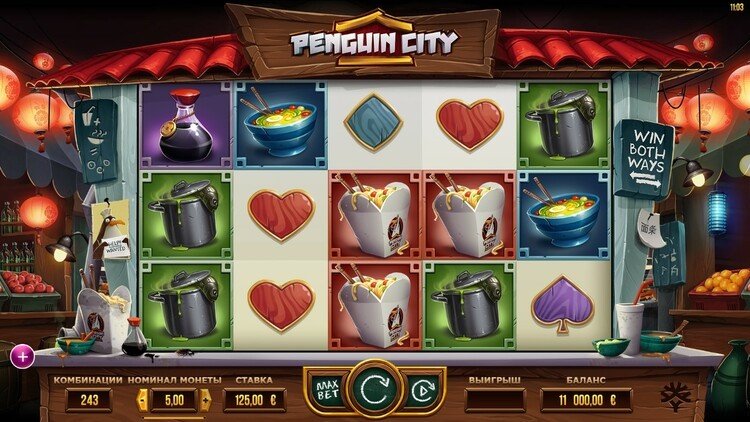
Task: Decrease coin value with the left arrow
Action: coord(142,400)
